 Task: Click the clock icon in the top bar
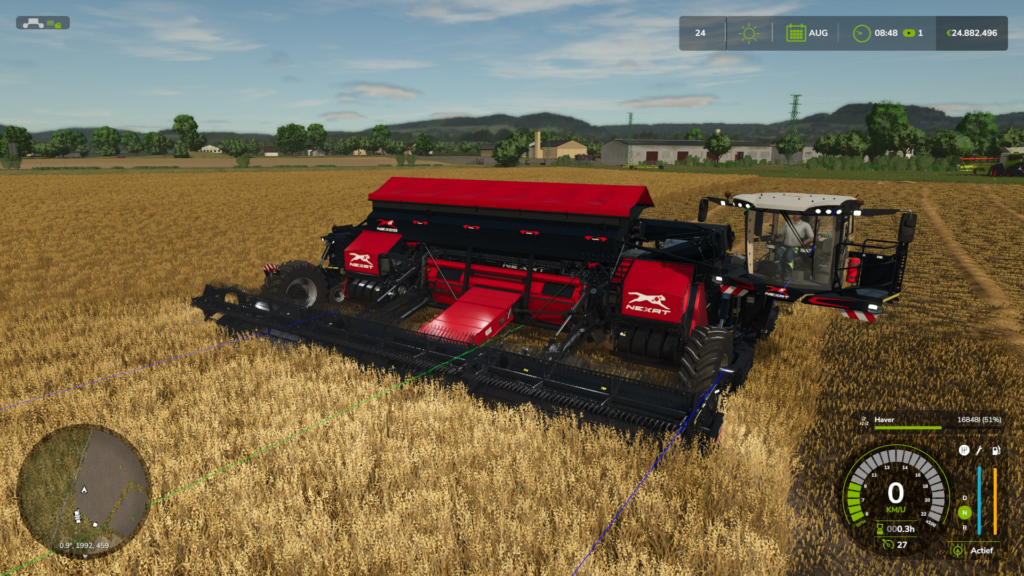click(861, 33)
